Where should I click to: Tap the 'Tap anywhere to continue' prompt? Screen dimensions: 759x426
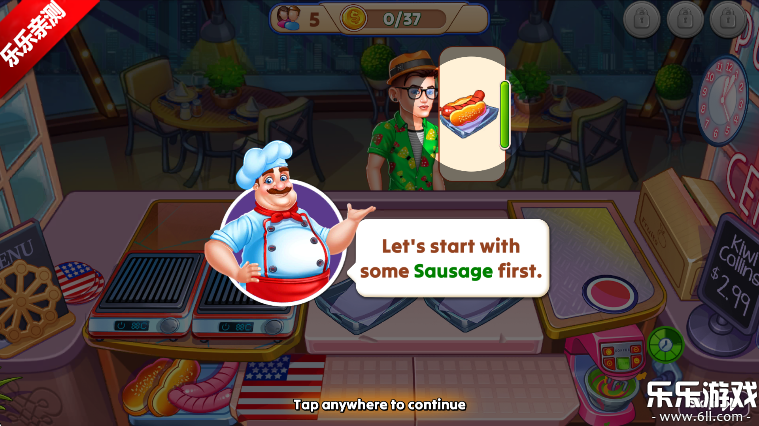click(x=379, y=405)
